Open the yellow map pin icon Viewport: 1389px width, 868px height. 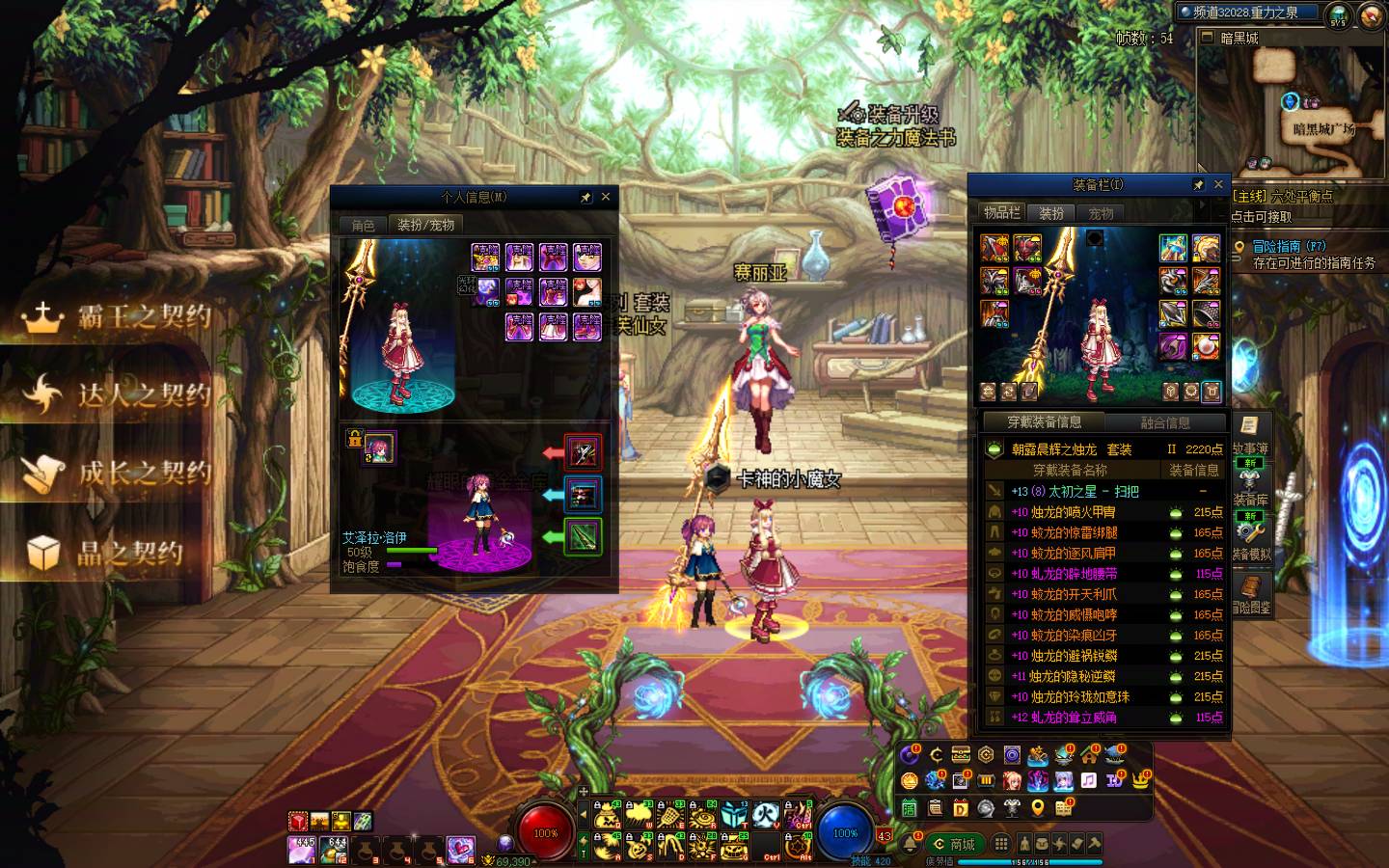(1038, 807)
